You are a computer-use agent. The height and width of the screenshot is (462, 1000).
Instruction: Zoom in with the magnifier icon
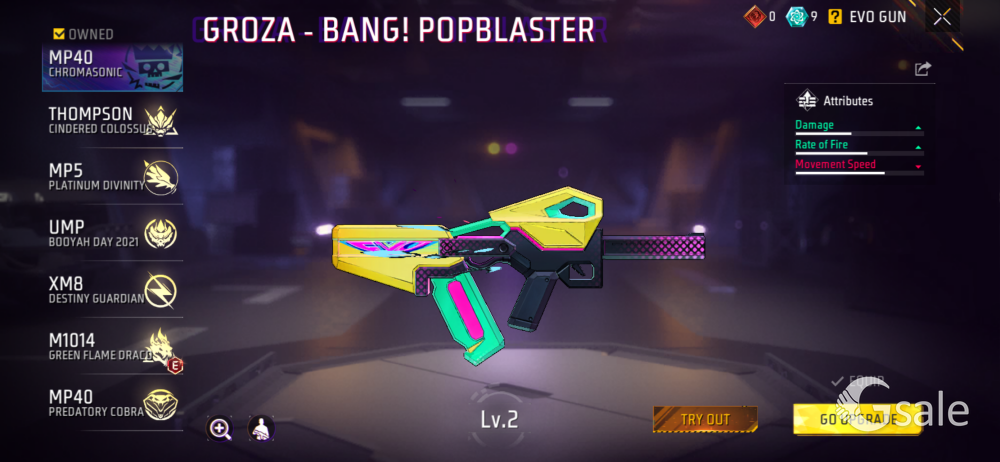coord(220,429)
